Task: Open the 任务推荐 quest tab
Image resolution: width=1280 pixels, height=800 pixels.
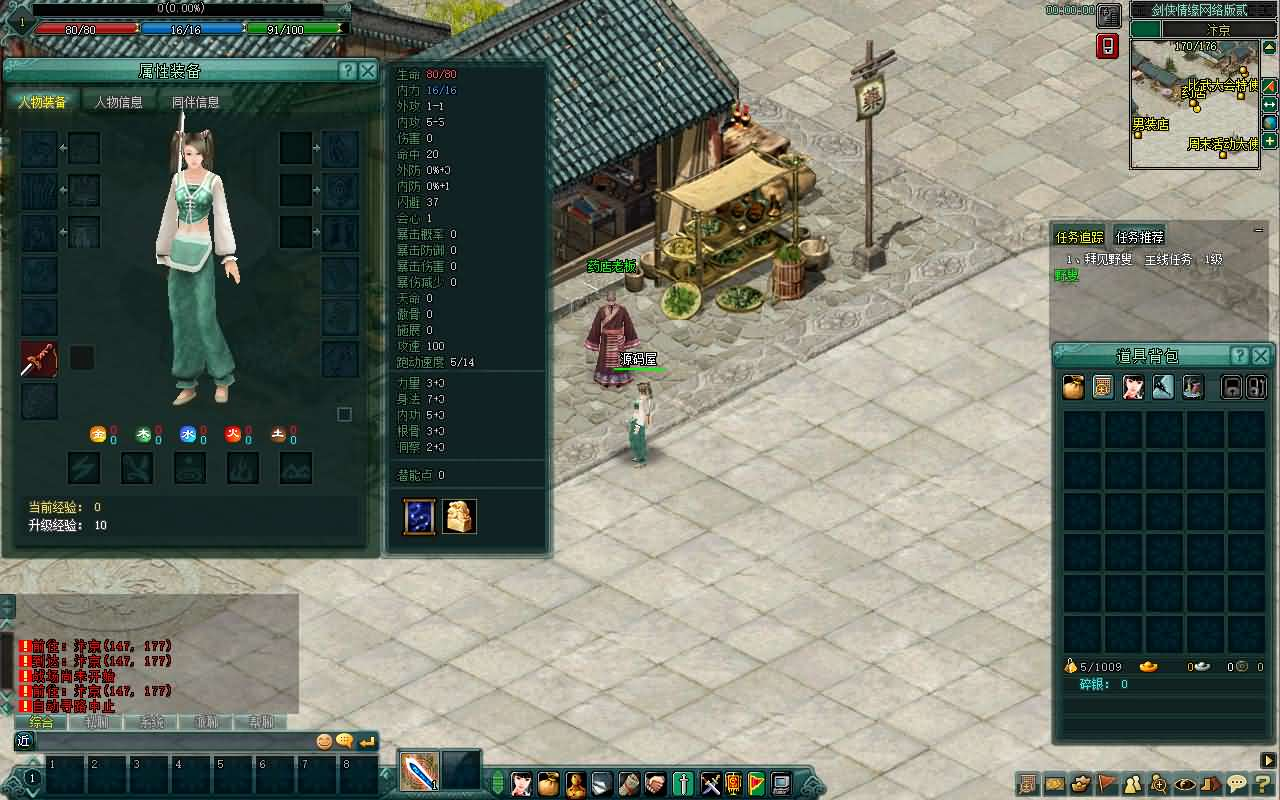Action: click(x=1140, y=237)
